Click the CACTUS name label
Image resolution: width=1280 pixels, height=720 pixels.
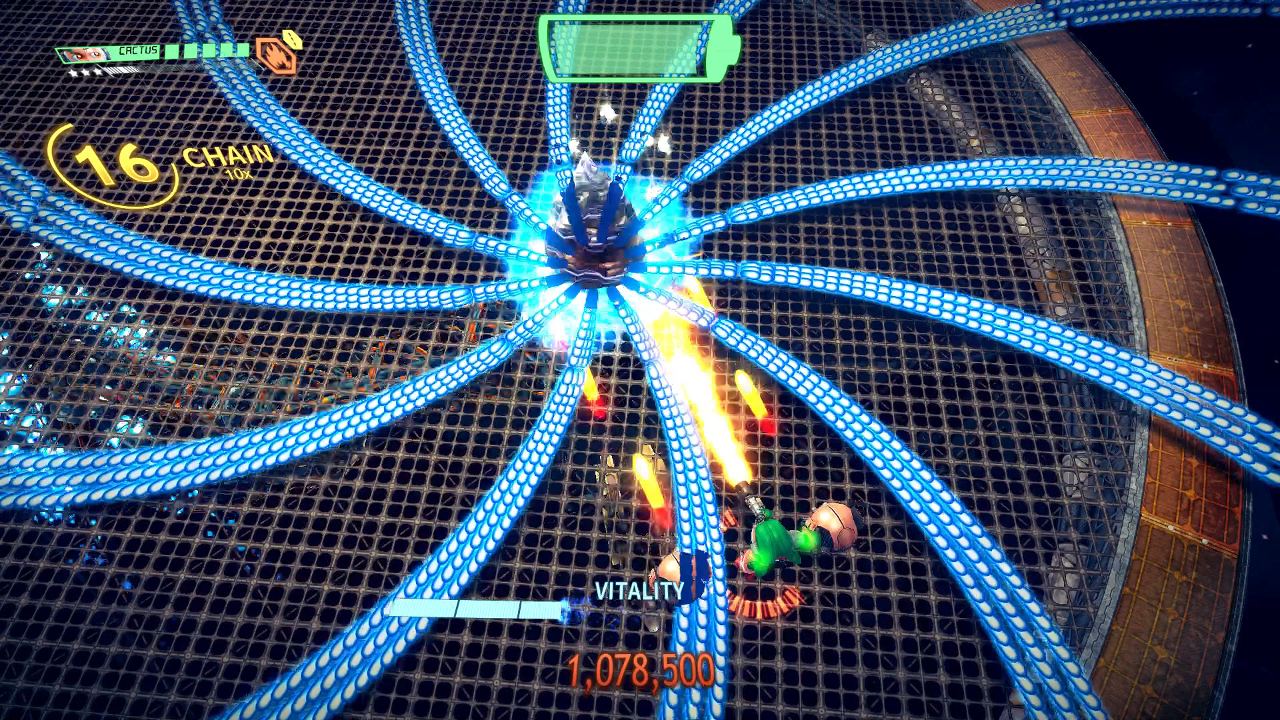click(x=138, y=50)
